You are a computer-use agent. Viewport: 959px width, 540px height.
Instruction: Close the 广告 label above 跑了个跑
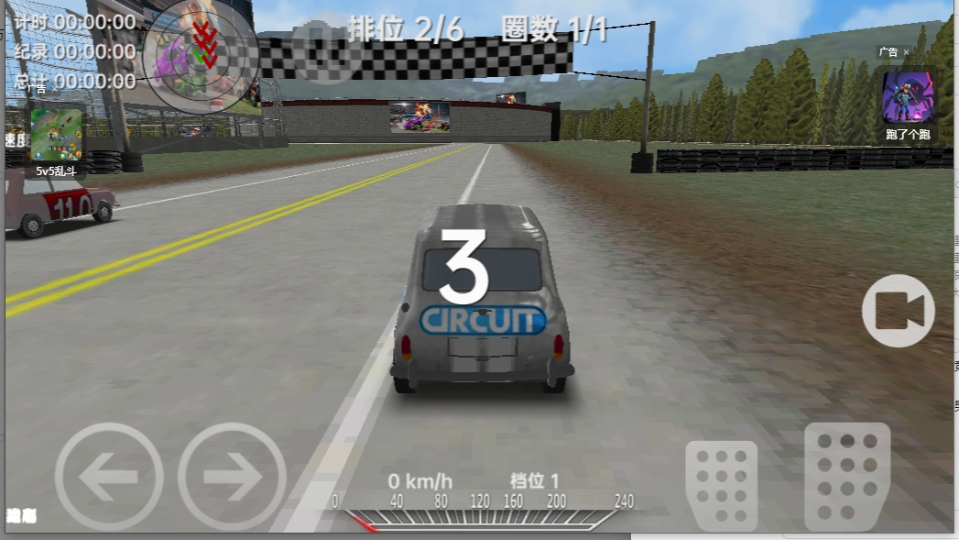[x=907, y=52]
